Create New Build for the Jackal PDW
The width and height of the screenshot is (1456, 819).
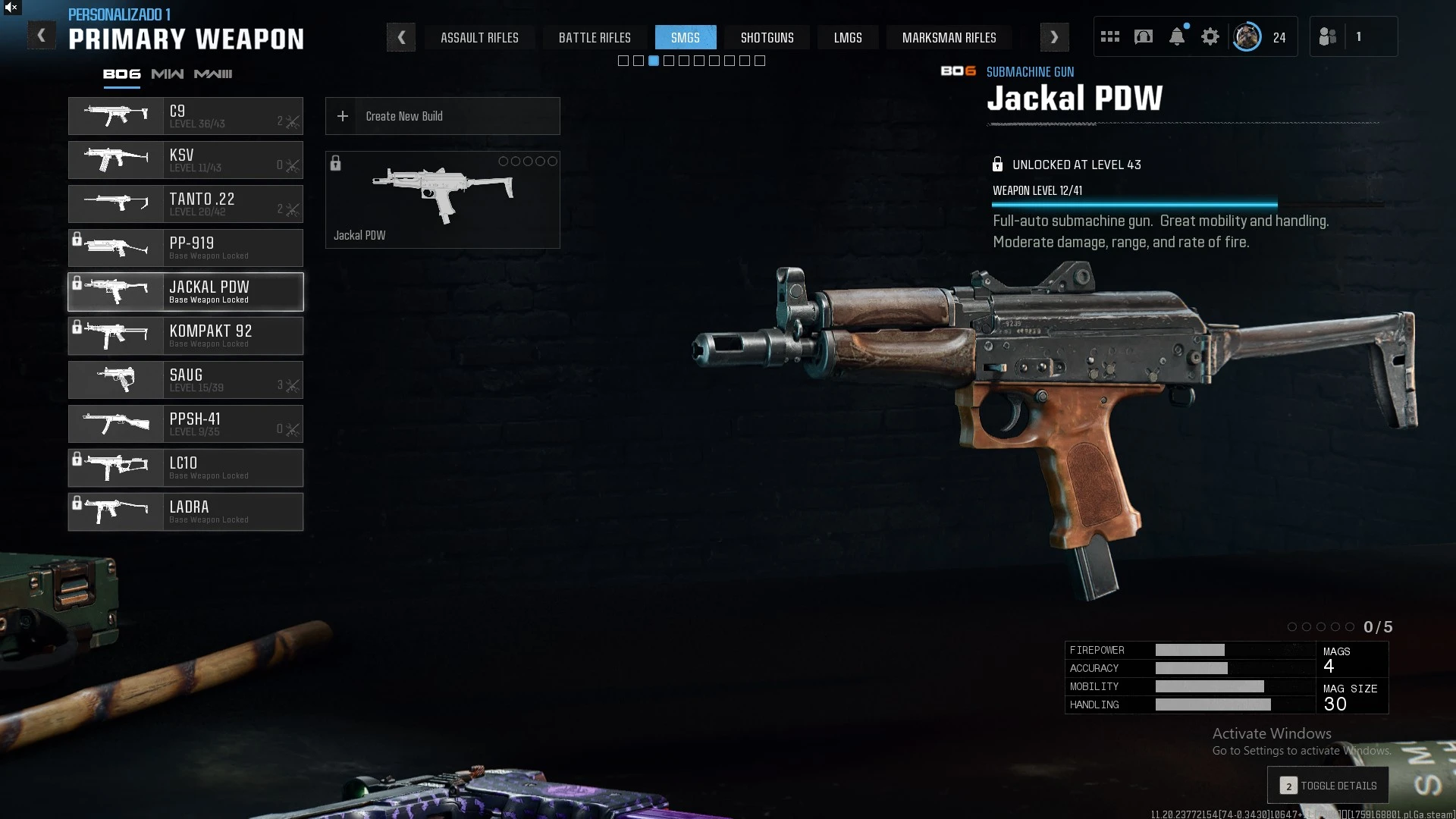[x=442, y=116]
